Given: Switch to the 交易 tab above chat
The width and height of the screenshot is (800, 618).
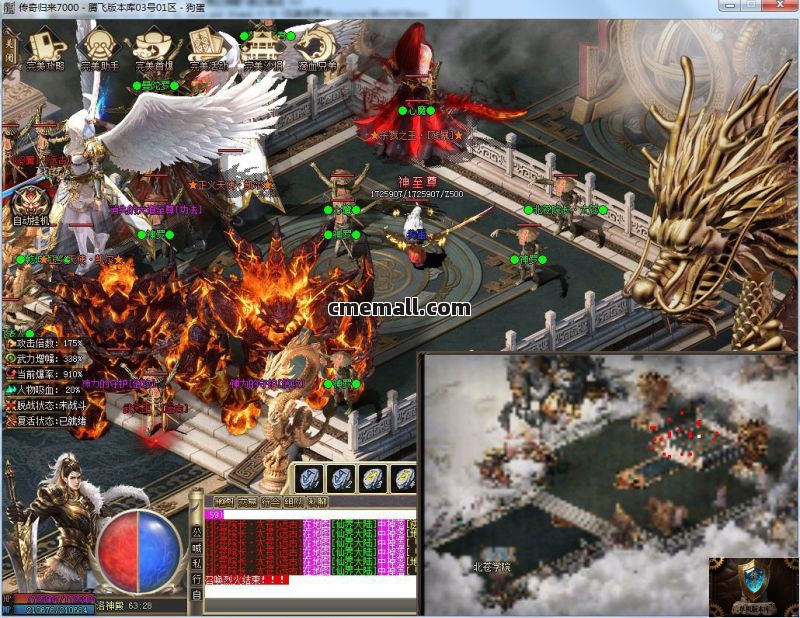Looking at the screenshot, I should tap(248, 502).
